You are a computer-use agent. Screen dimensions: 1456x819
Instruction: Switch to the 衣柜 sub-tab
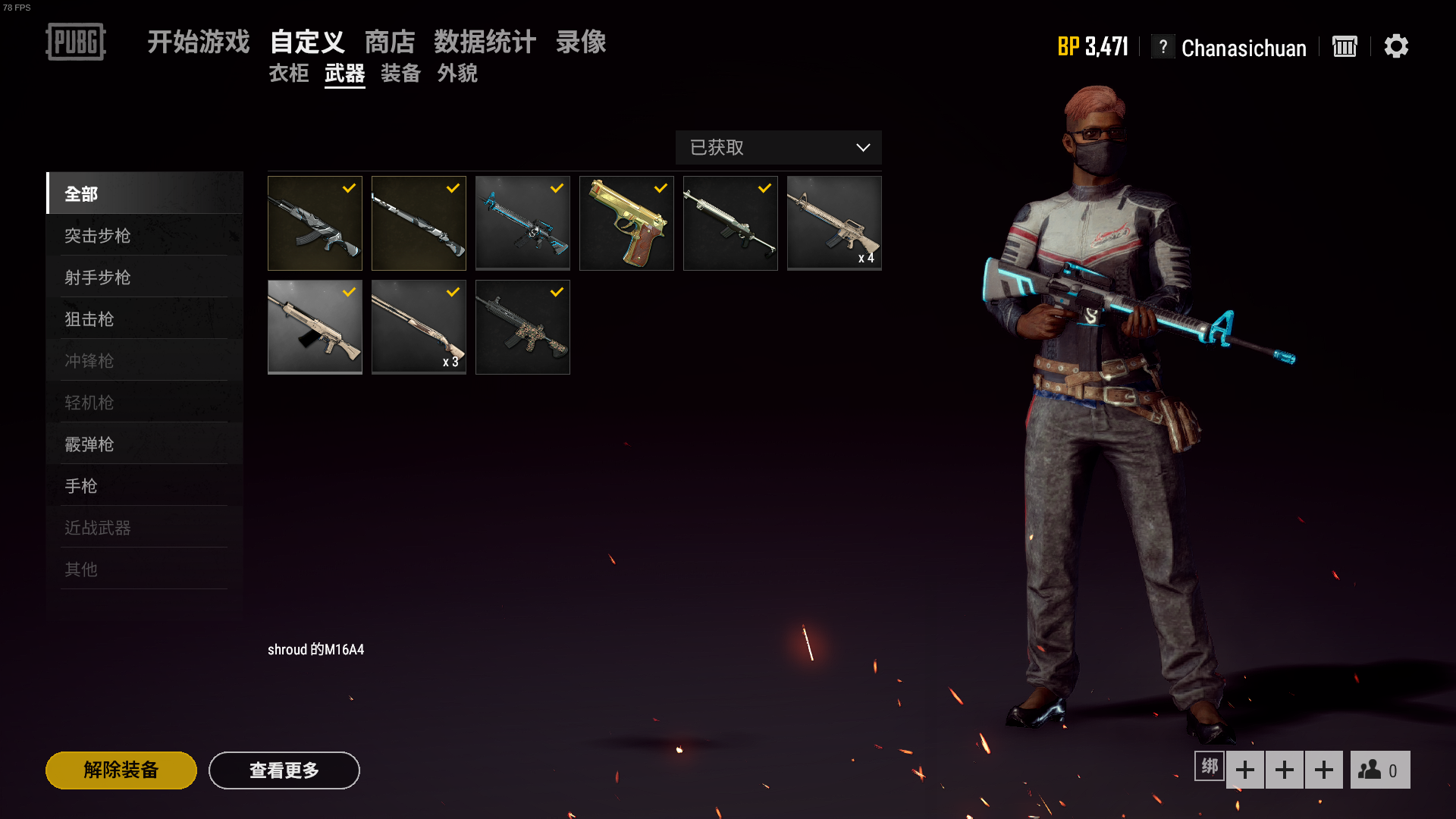coord(288,74)
